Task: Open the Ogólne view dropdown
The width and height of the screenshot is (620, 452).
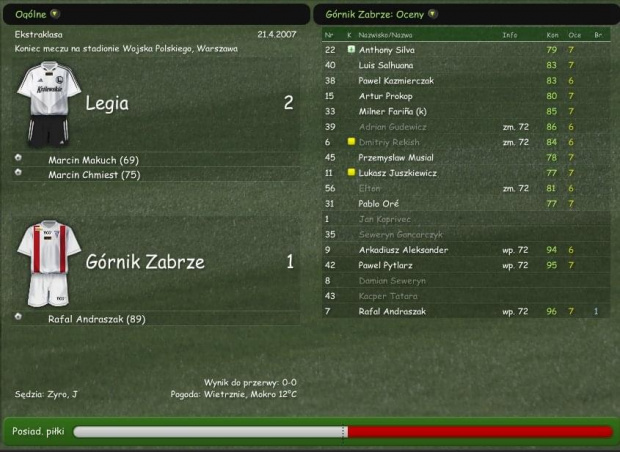Action: pos(54,14)
